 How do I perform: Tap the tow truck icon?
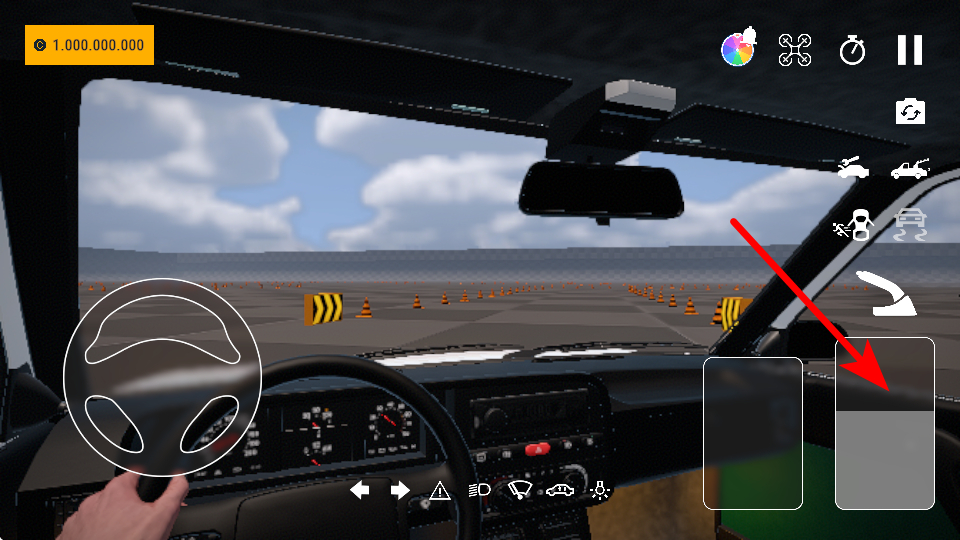tap(909, 169)
